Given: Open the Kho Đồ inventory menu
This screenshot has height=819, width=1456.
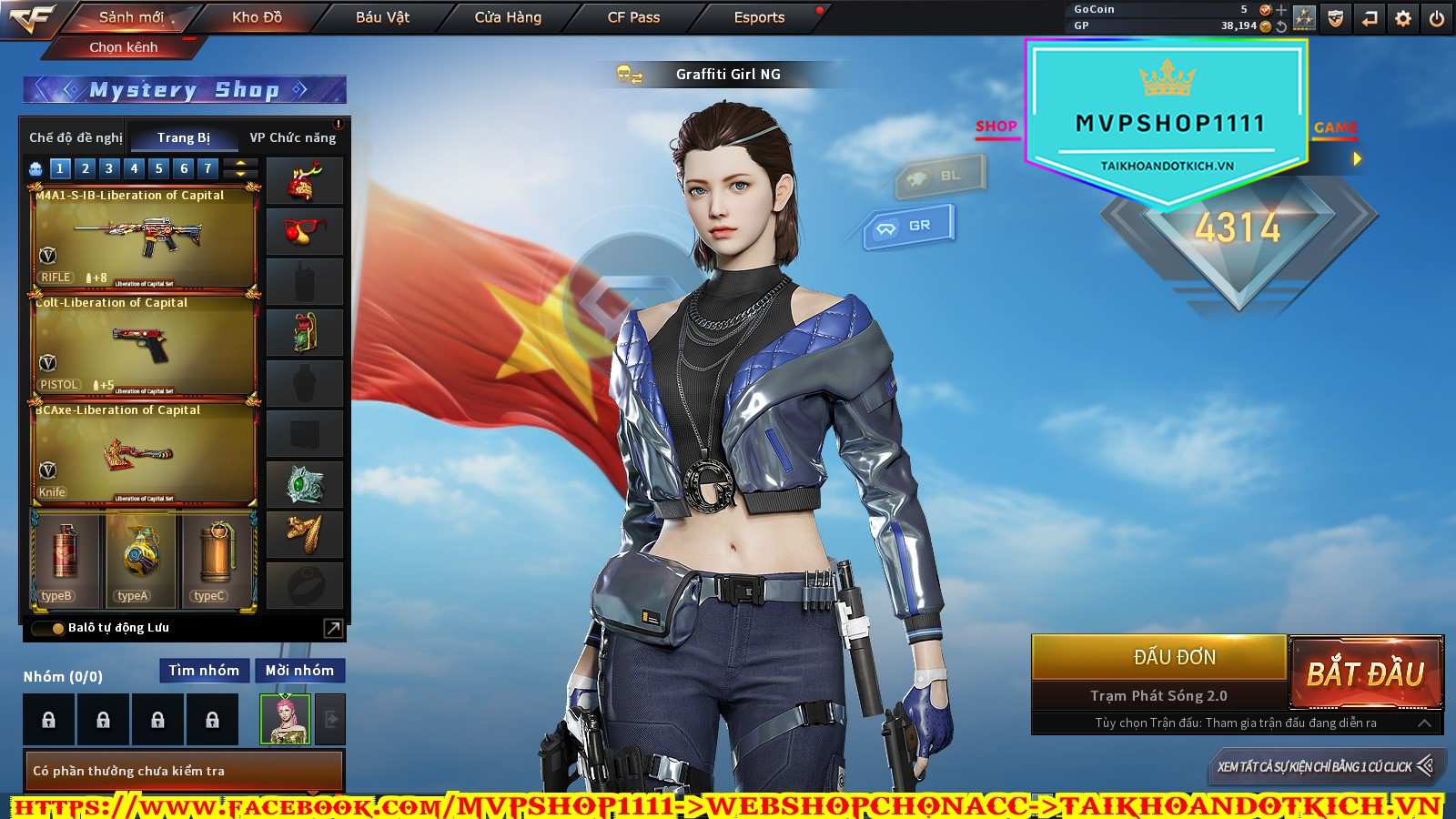Looking at the screenshot, I should (257, 17).
